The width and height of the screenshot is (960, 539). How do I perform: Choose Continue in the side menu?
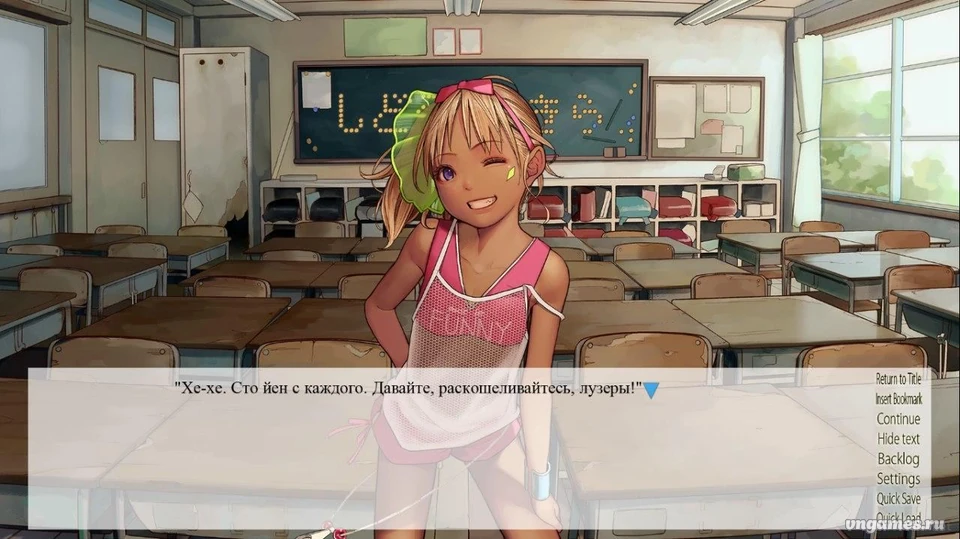(x=898, y=419)
